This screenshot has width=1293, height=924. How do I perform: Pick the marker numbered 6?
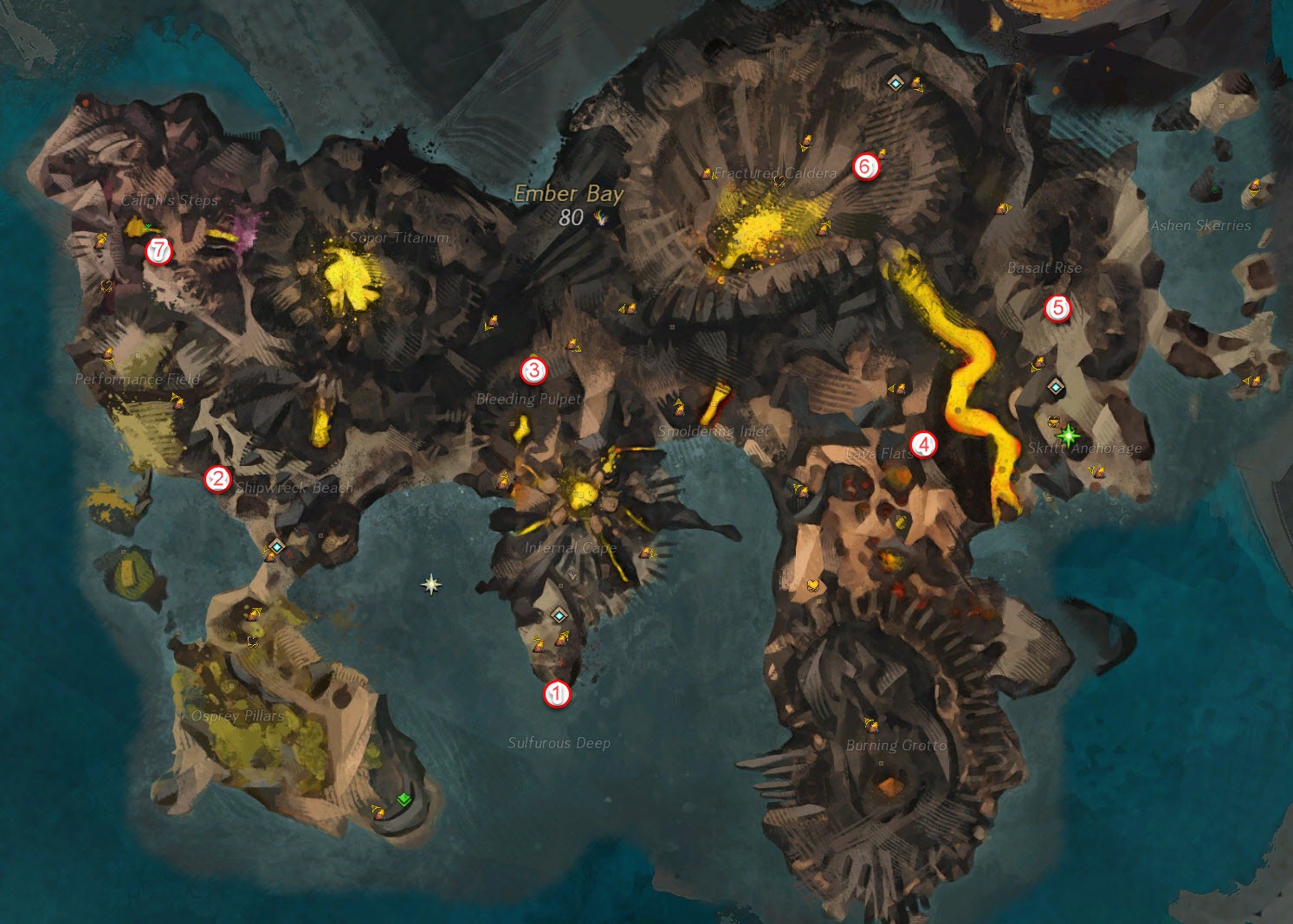(865, 166)
